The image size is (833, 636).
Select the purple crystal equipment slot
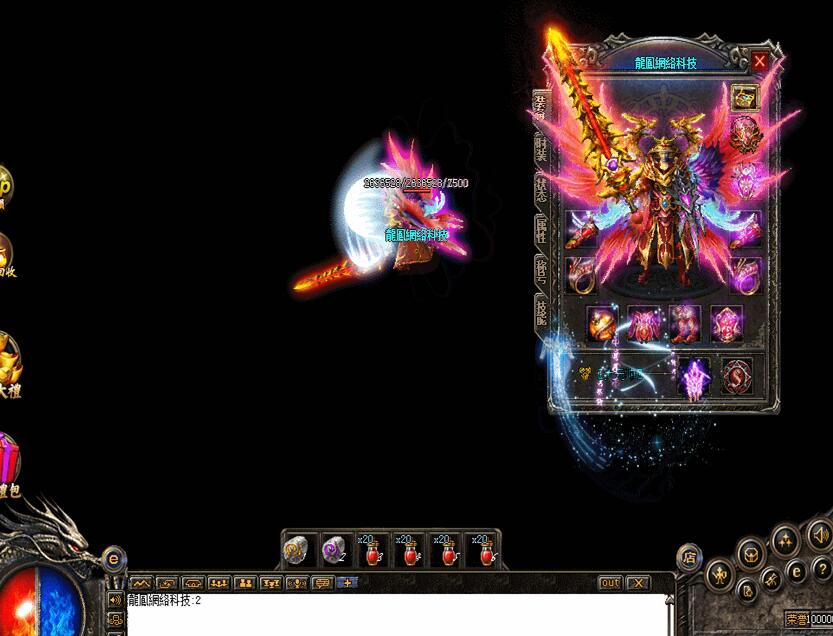coord(694,378)
